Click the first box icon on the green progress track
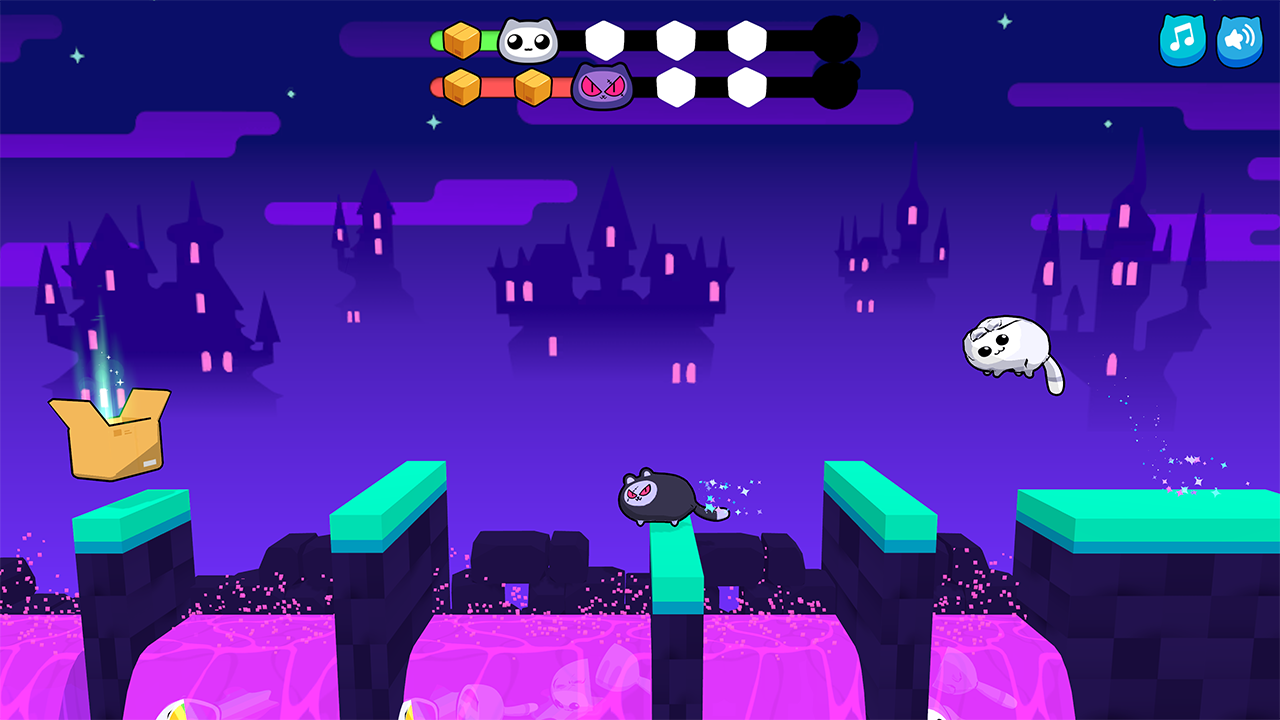The image size is (1280, 720). pos(461,40)
